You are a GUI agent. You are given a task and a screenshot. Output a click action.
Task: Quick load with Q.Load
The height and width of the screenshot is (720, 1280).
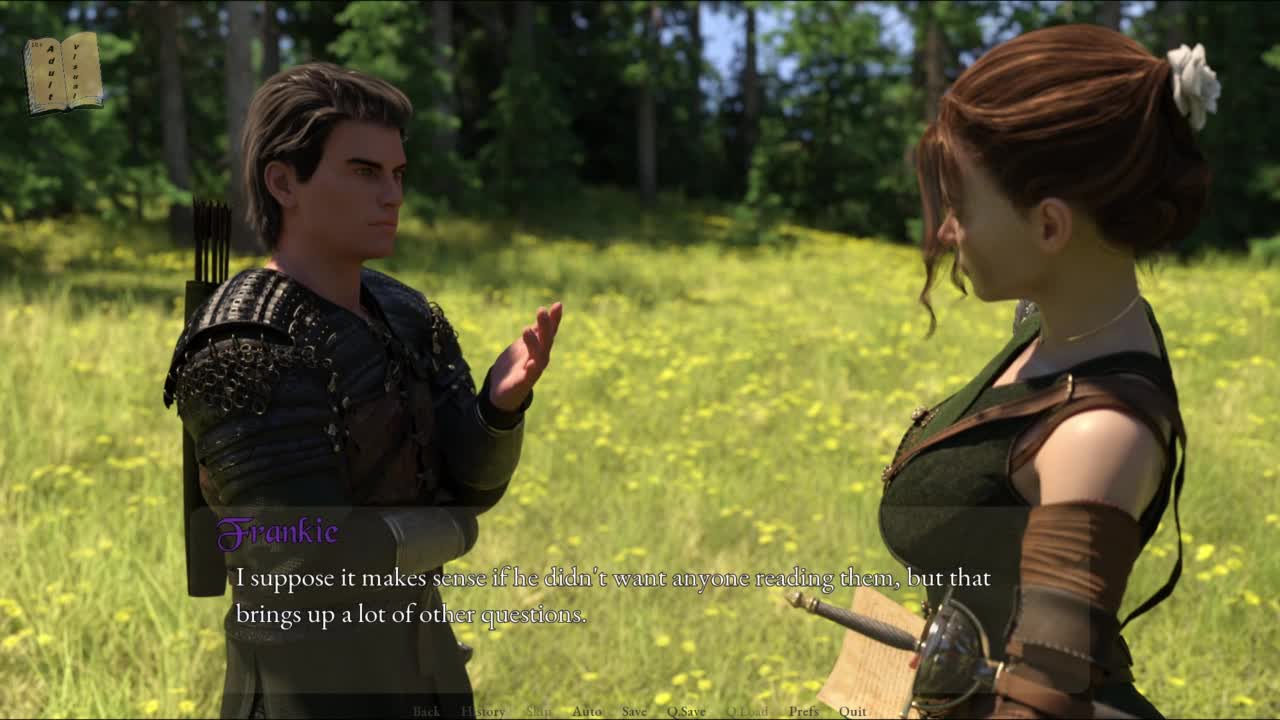(x=747, y=711)
